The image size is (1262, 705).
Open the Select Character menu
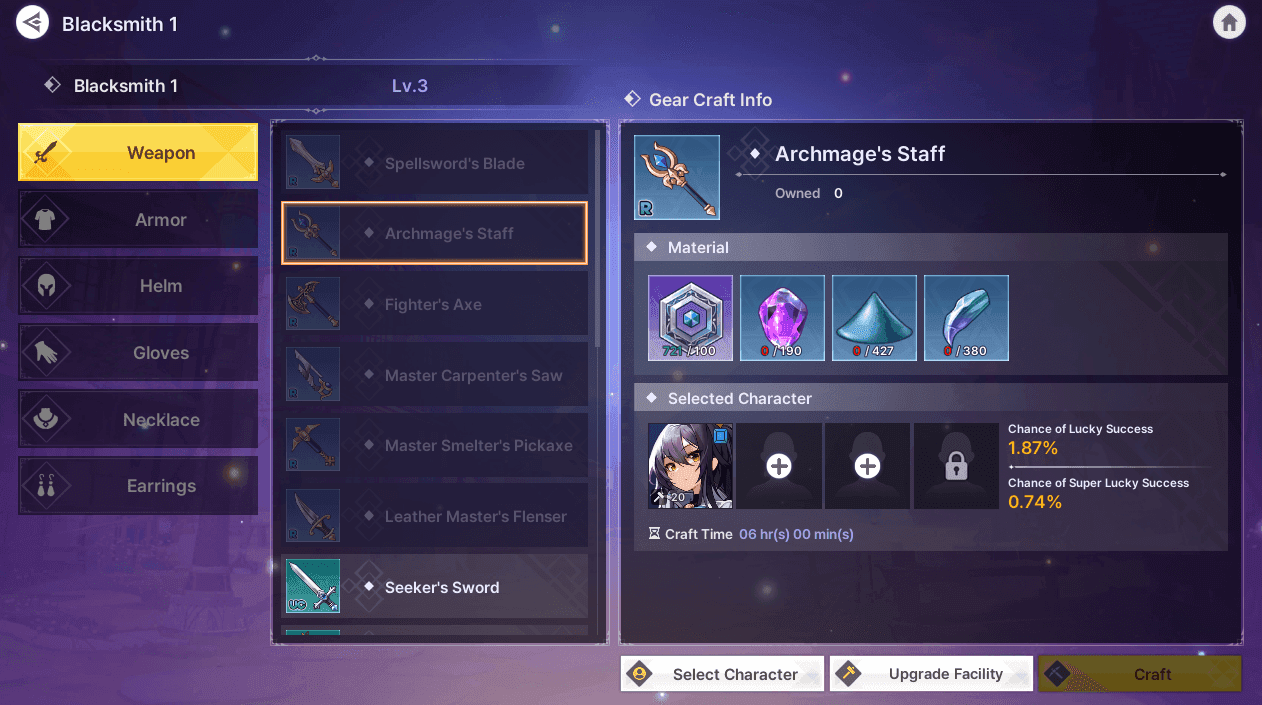(722, 674)
